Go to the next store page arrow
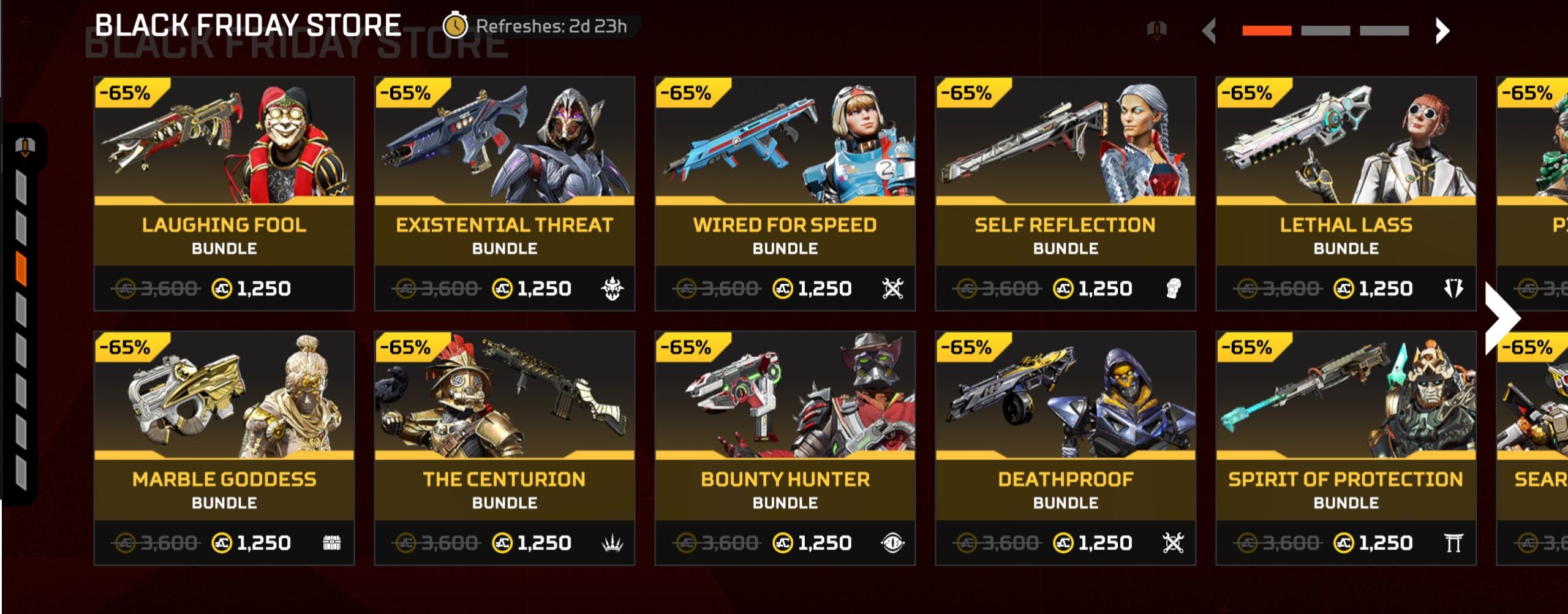1568x614 pixels. (x=1442, y=31)
